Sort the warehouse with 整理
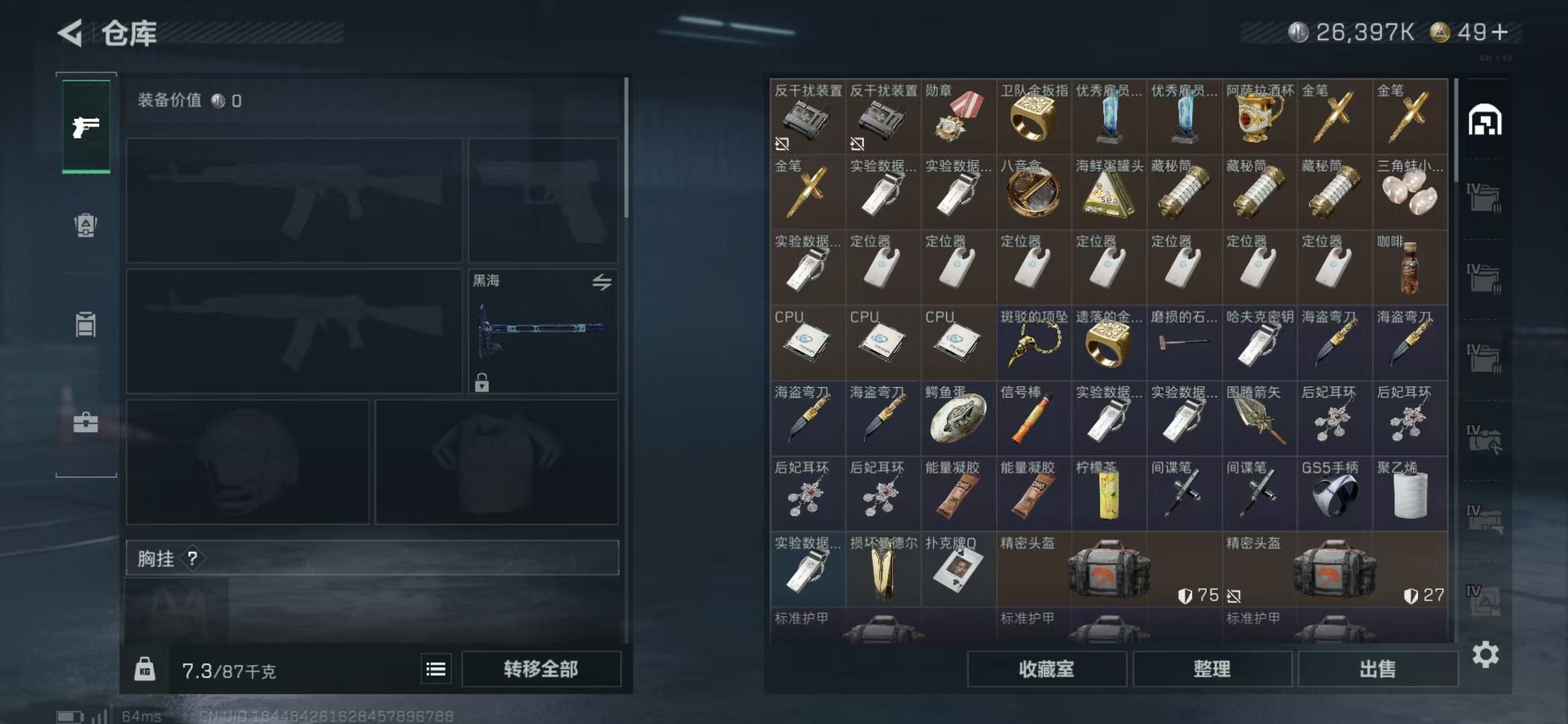Screen dimensions: 1568x724 tap(1212, 669)
